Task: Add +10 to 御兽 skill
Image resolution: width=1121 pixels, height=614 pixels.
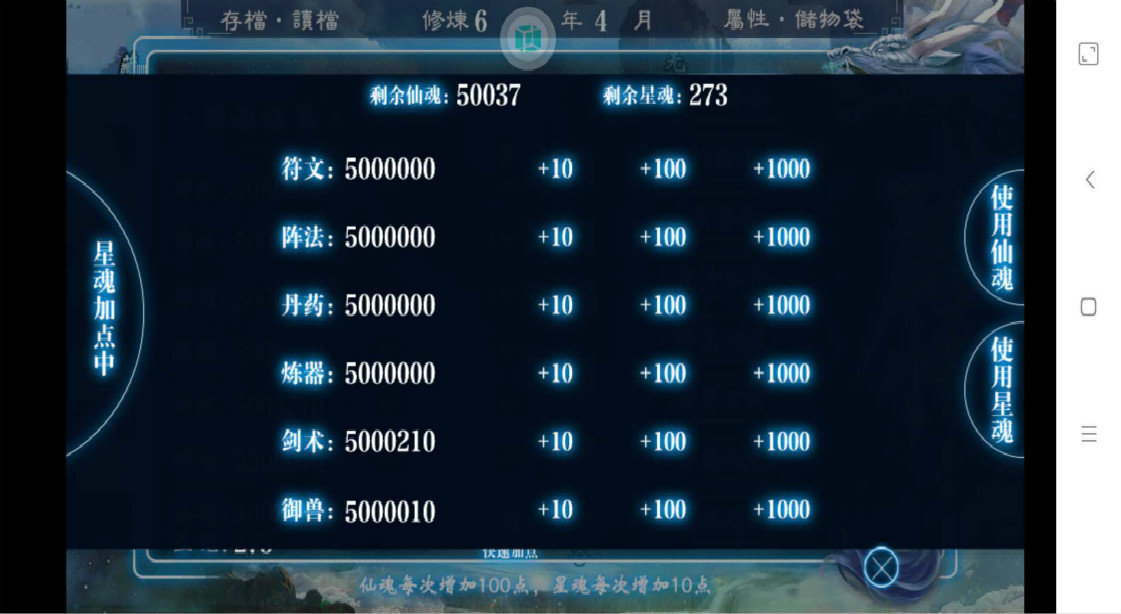Action: 555,510
